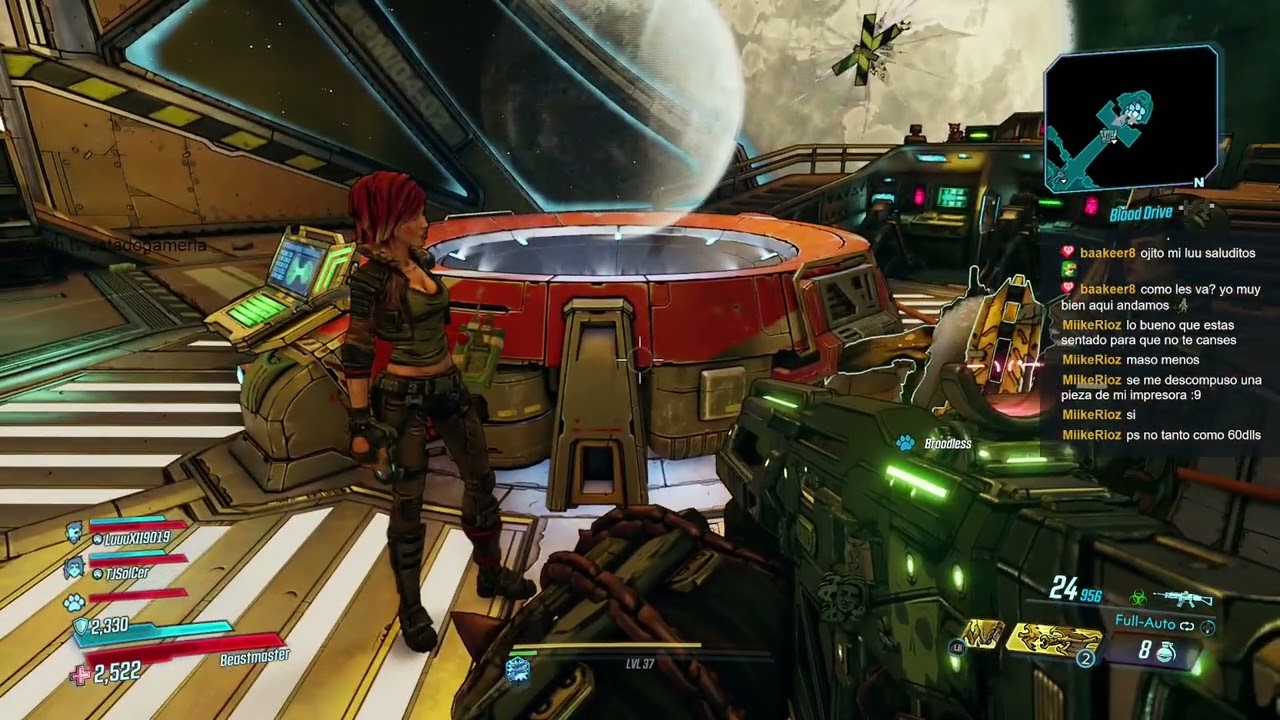Select the equipped assault rifle icon
This screenshot has width=1280, height=720.
1182,598
